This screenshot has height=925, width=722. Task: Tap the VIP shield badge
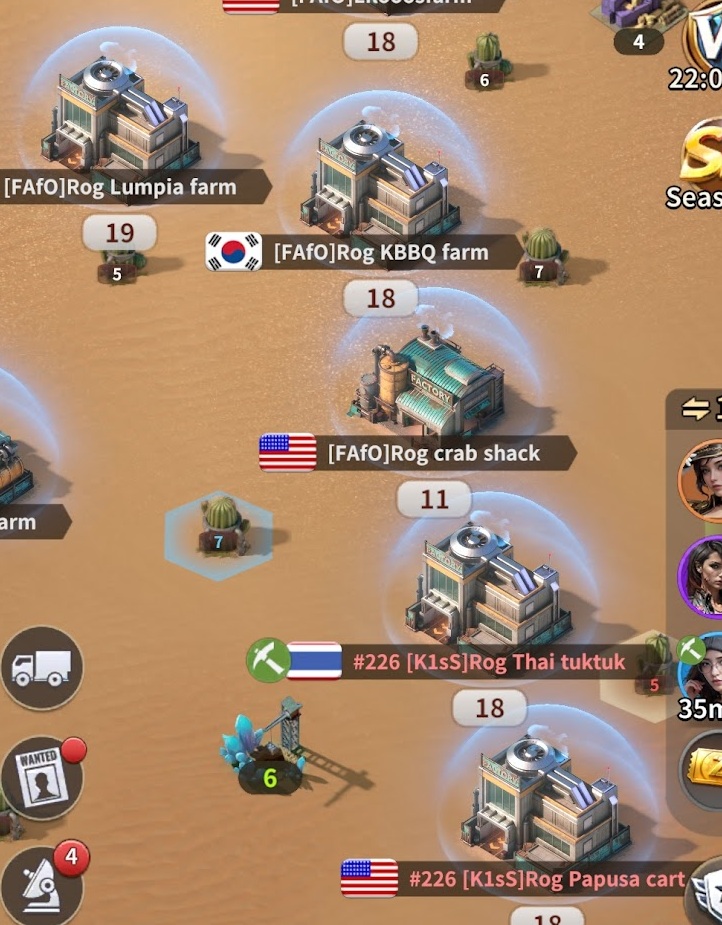[705, 35]
